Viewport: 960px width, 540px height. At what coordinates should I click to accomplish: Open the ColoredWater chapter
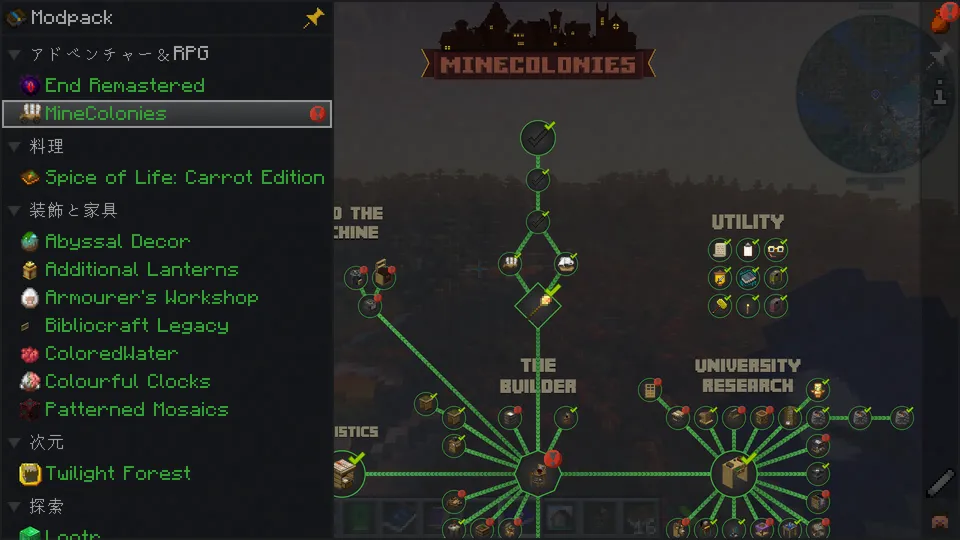point(111,354)
